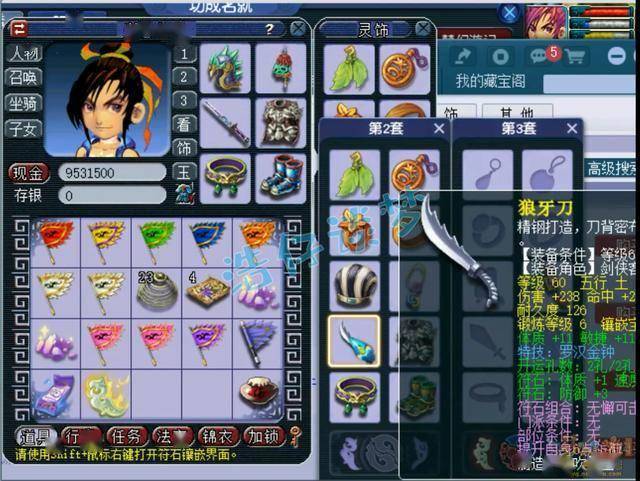Close the 第2套 set panel
Screen dimensions: 640x481
click(439, 128)
